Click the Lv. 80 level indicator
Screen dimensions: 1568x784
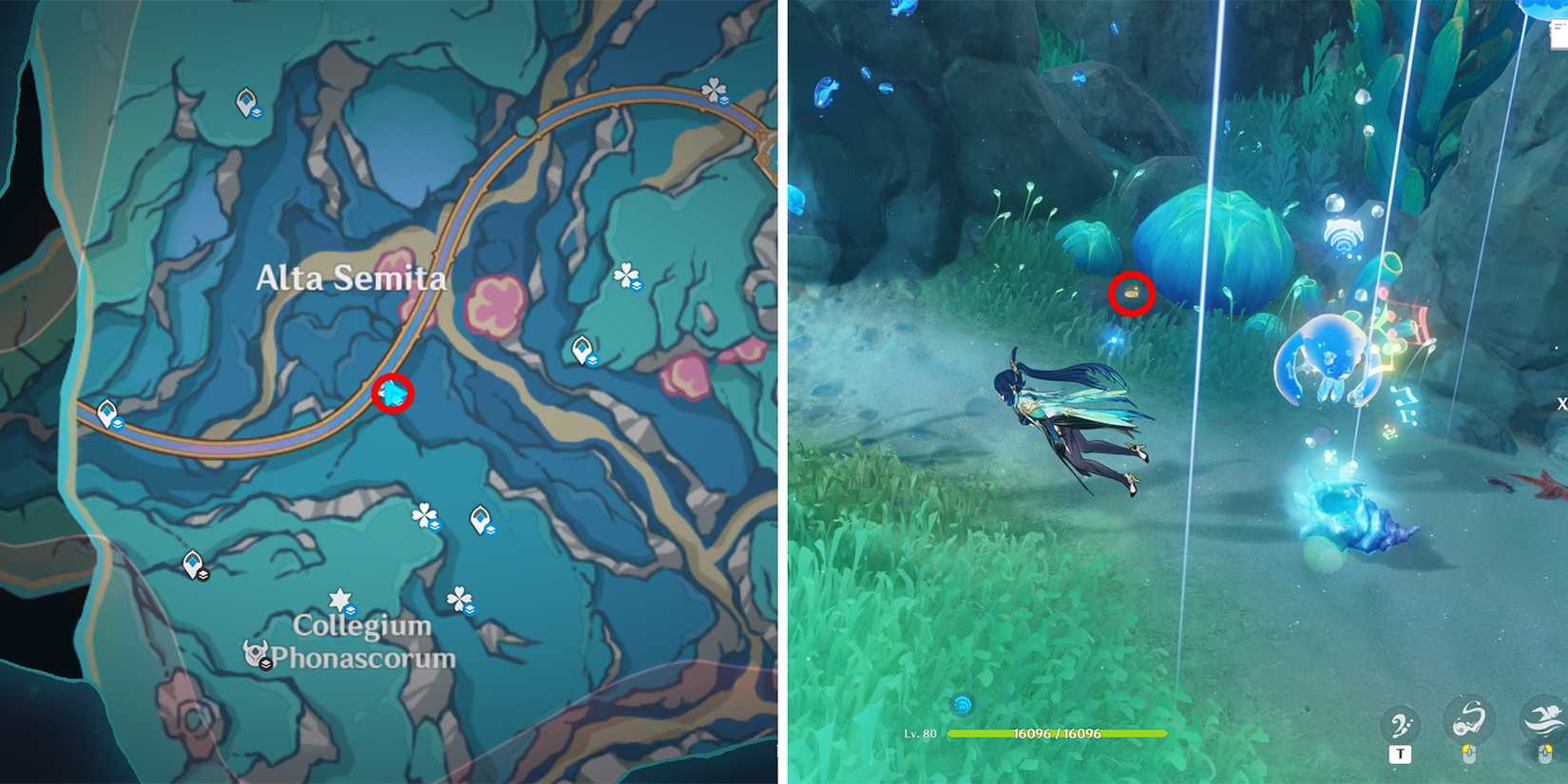[x=919, y=734]
